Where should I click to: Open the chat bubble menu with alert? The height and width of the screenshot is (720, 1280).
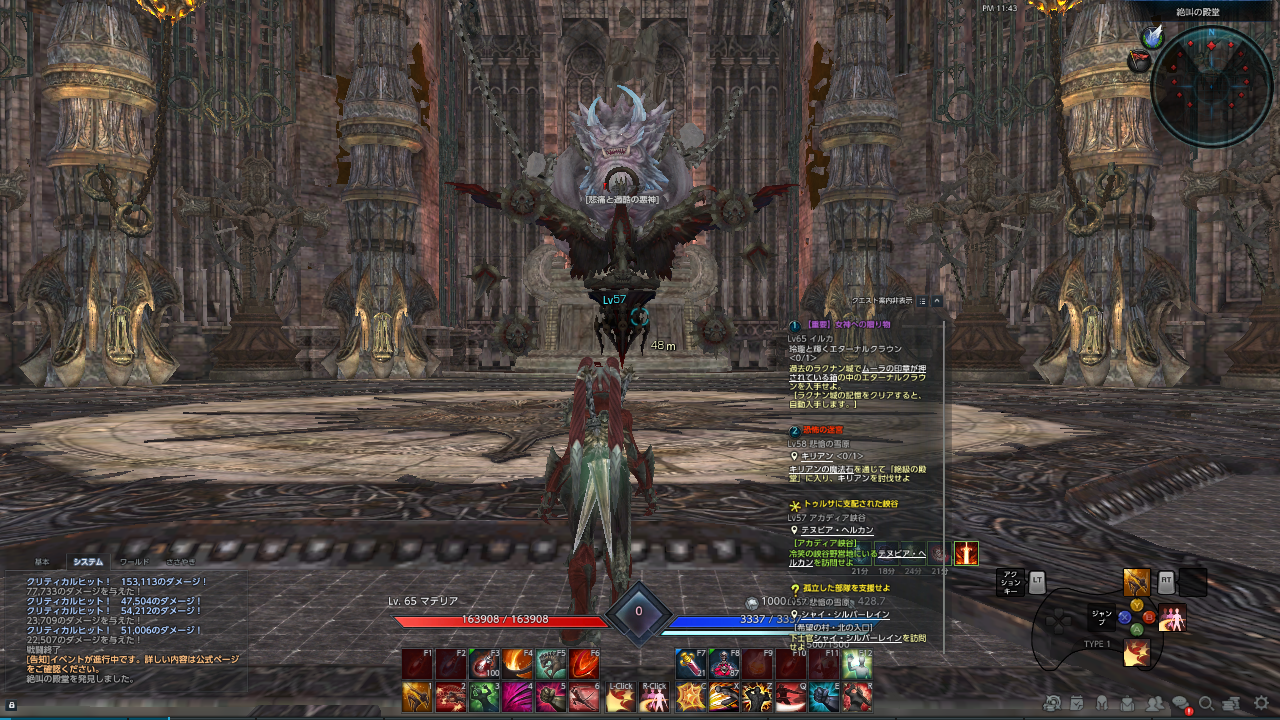[x=1181, y=704]
